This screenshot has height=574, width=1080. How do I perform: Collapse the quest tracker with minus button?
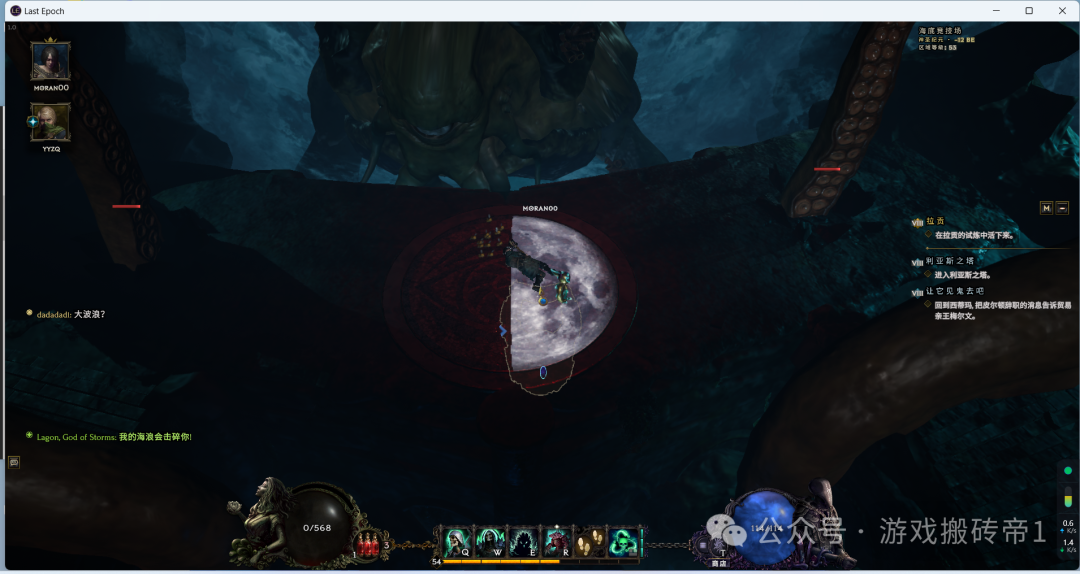click(1062, 208)
